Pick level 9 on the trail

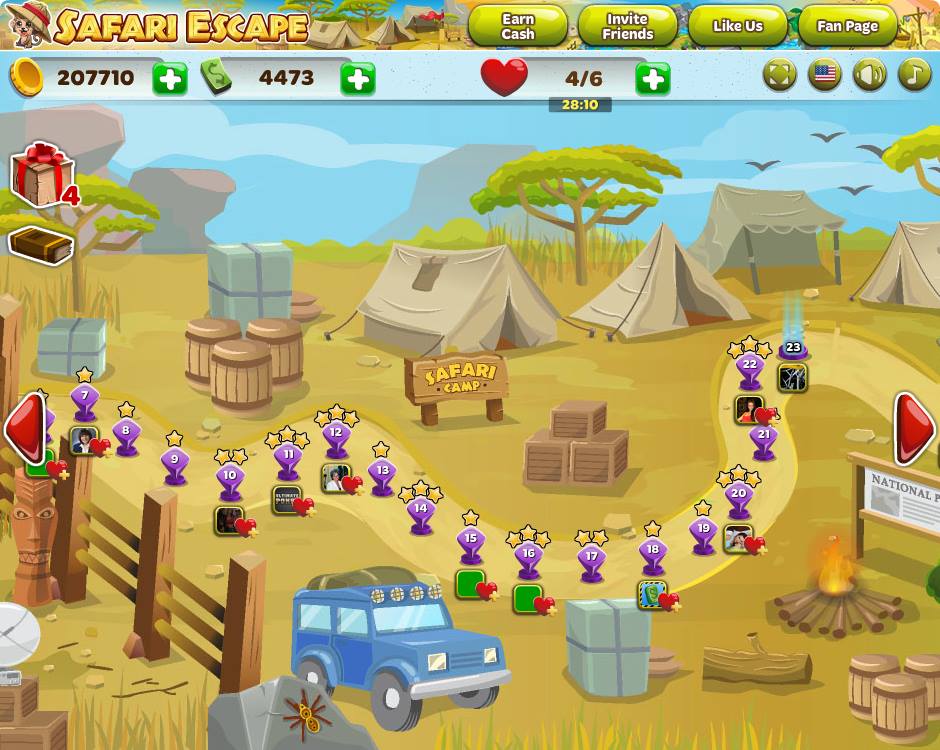point(175,463)
